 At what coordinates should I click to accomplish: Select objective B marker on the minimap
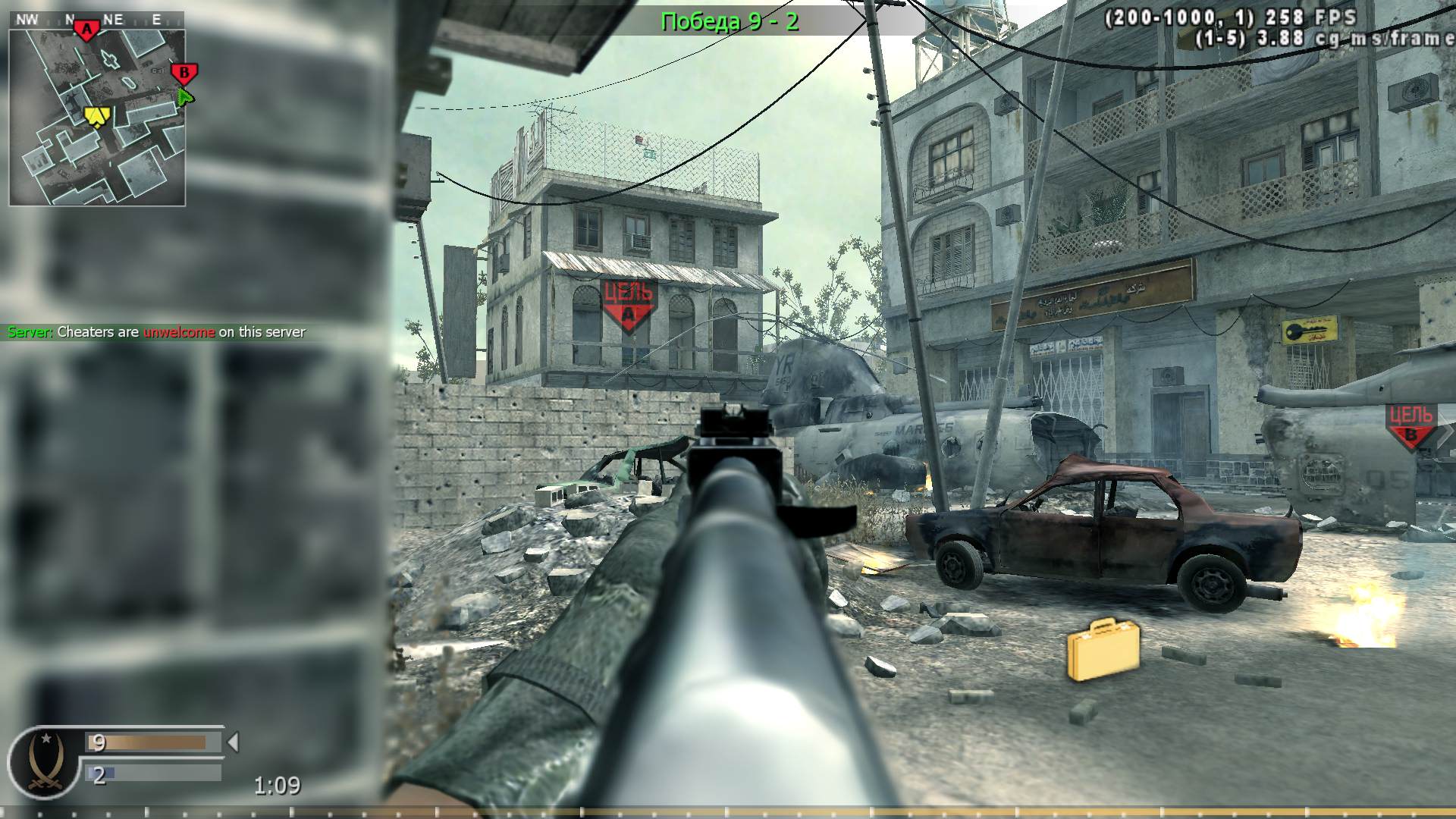tap(184, 74)
